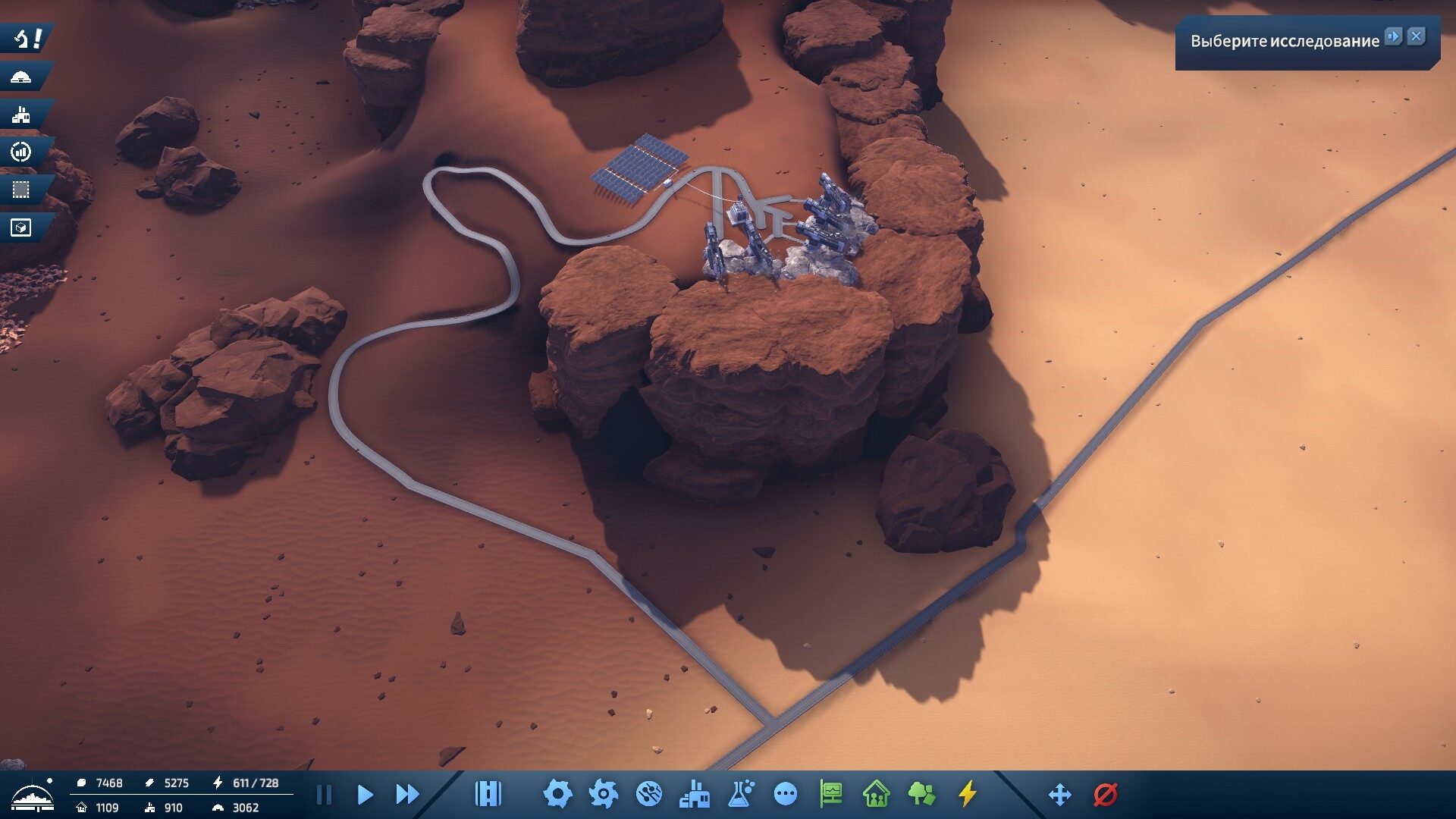Screen dimensions: 1456x819
Task: Choose the saw-blade gear build category
Action: tap(603, 794)
